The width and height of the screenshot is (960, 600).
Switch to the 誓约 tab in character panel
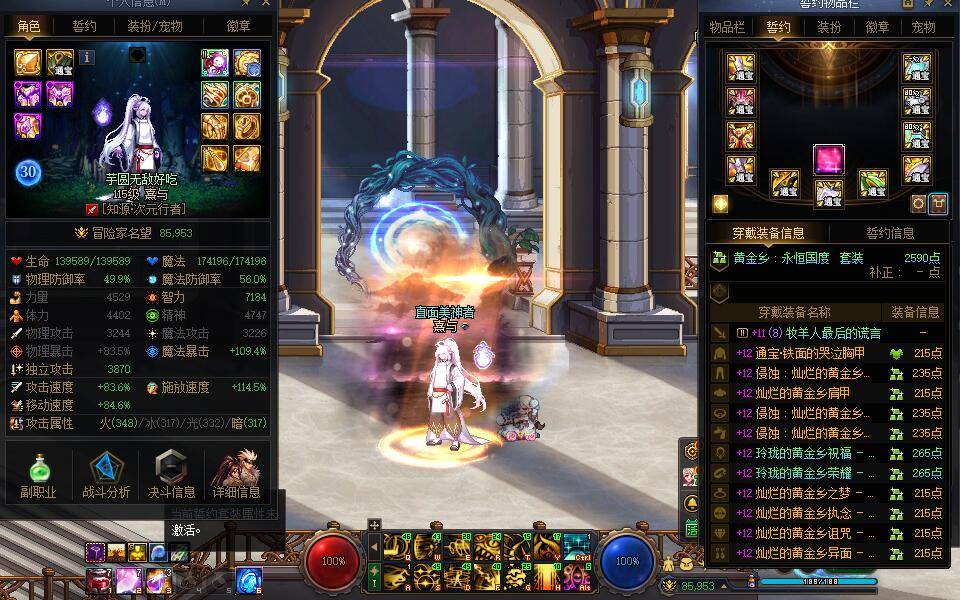tap(85, 27)
